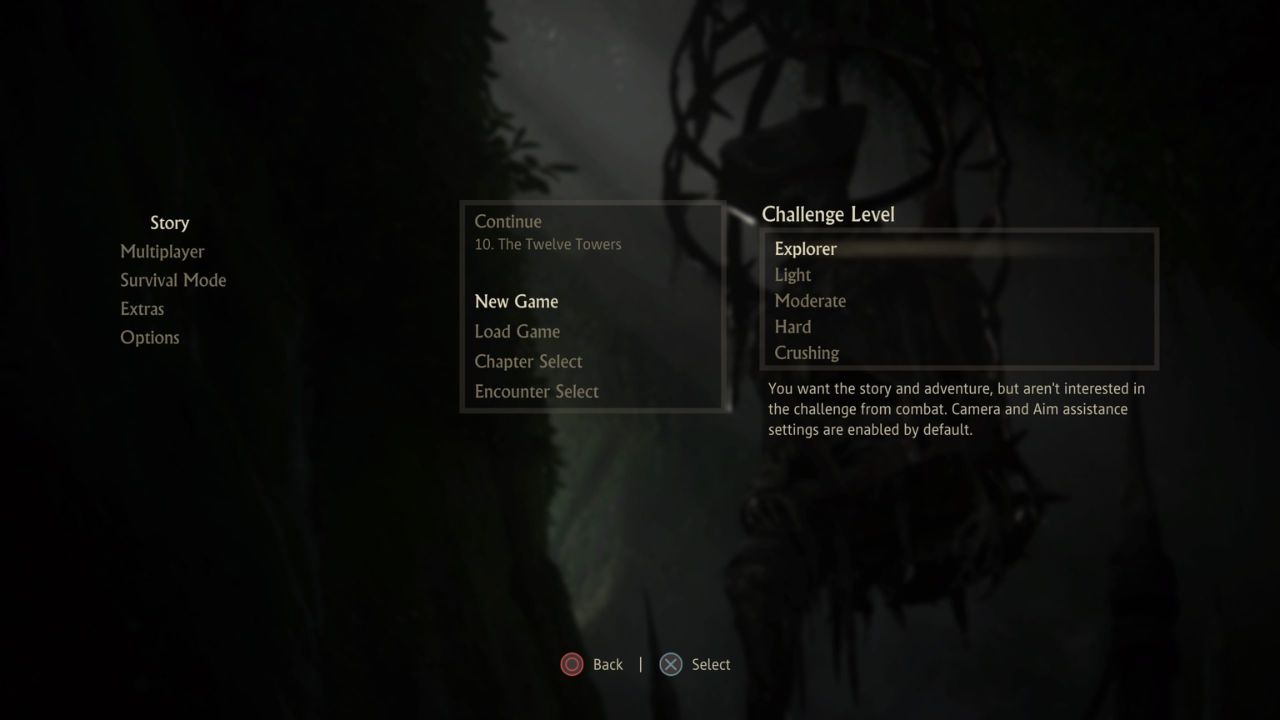Open Encounter Select
The width and height of the screenshot is (1280, 720).
[x=536, y=392]
